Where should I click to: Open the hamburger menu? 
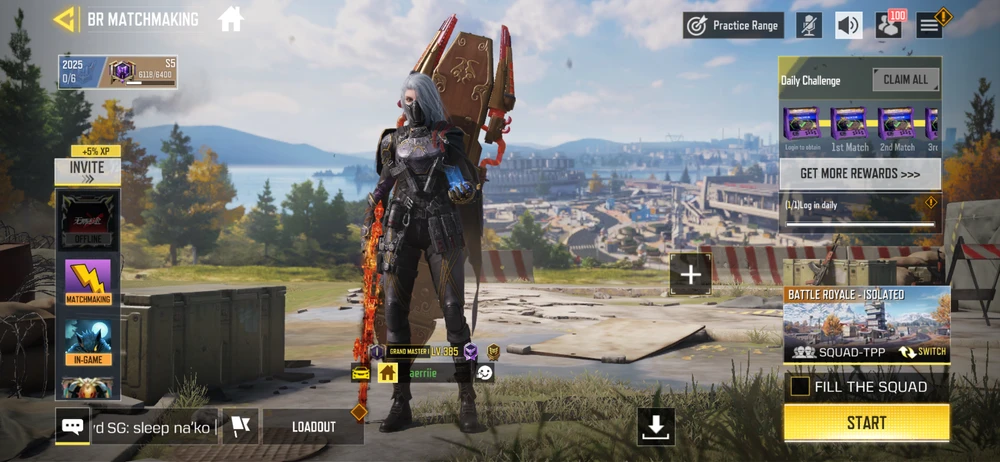pyautogui.click(x=930, y=25)
